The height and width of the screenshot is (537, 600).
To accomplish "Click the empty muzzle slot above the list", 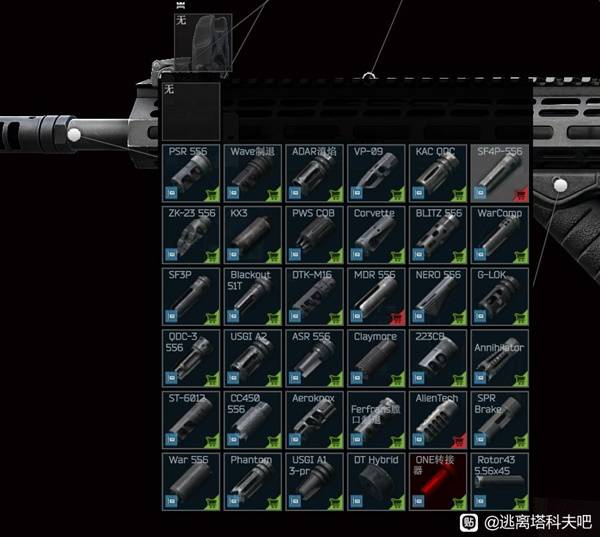I will pos(190,110).
